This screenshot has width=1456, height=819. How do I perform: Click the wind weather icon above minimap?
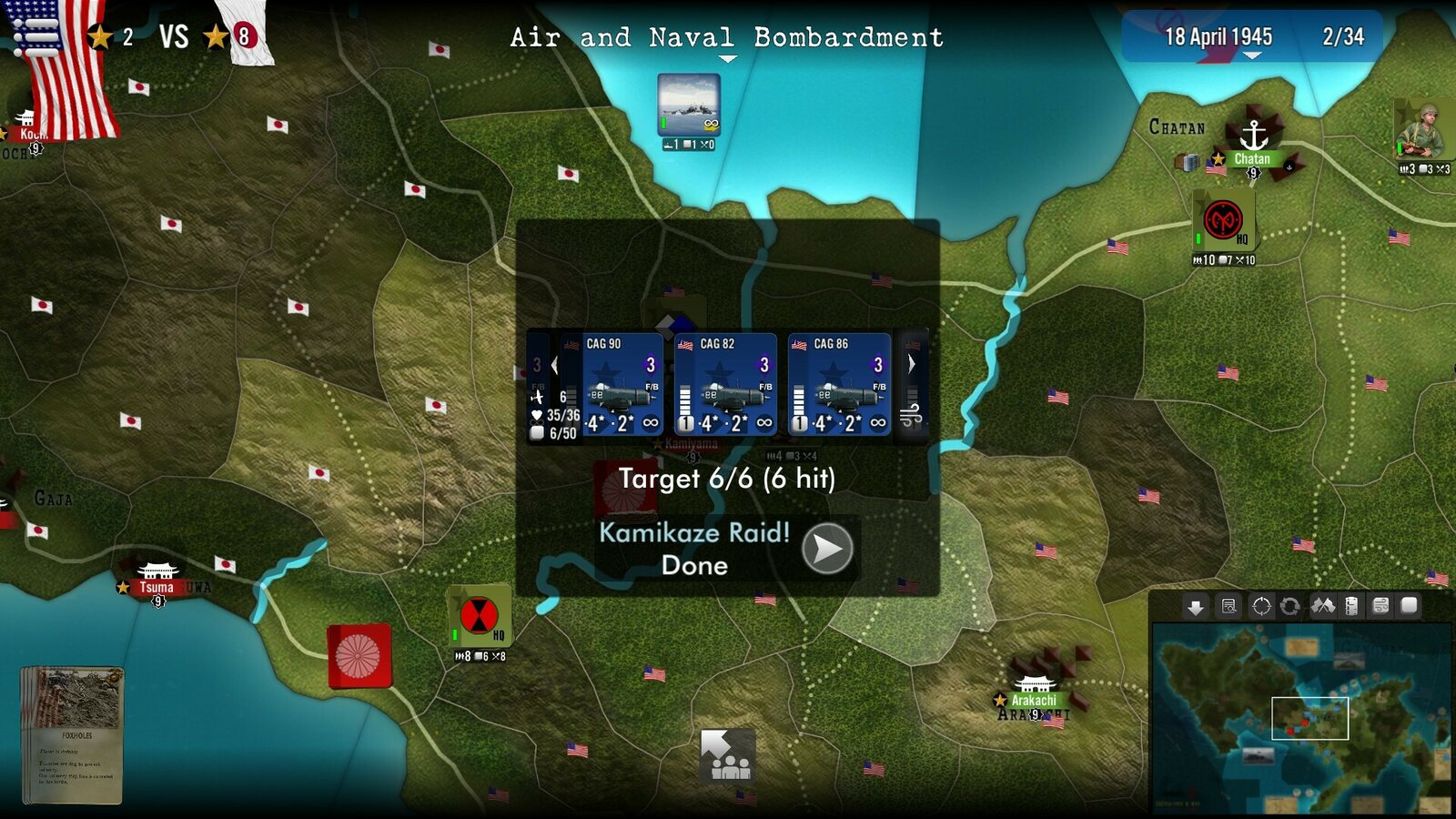1380,606
